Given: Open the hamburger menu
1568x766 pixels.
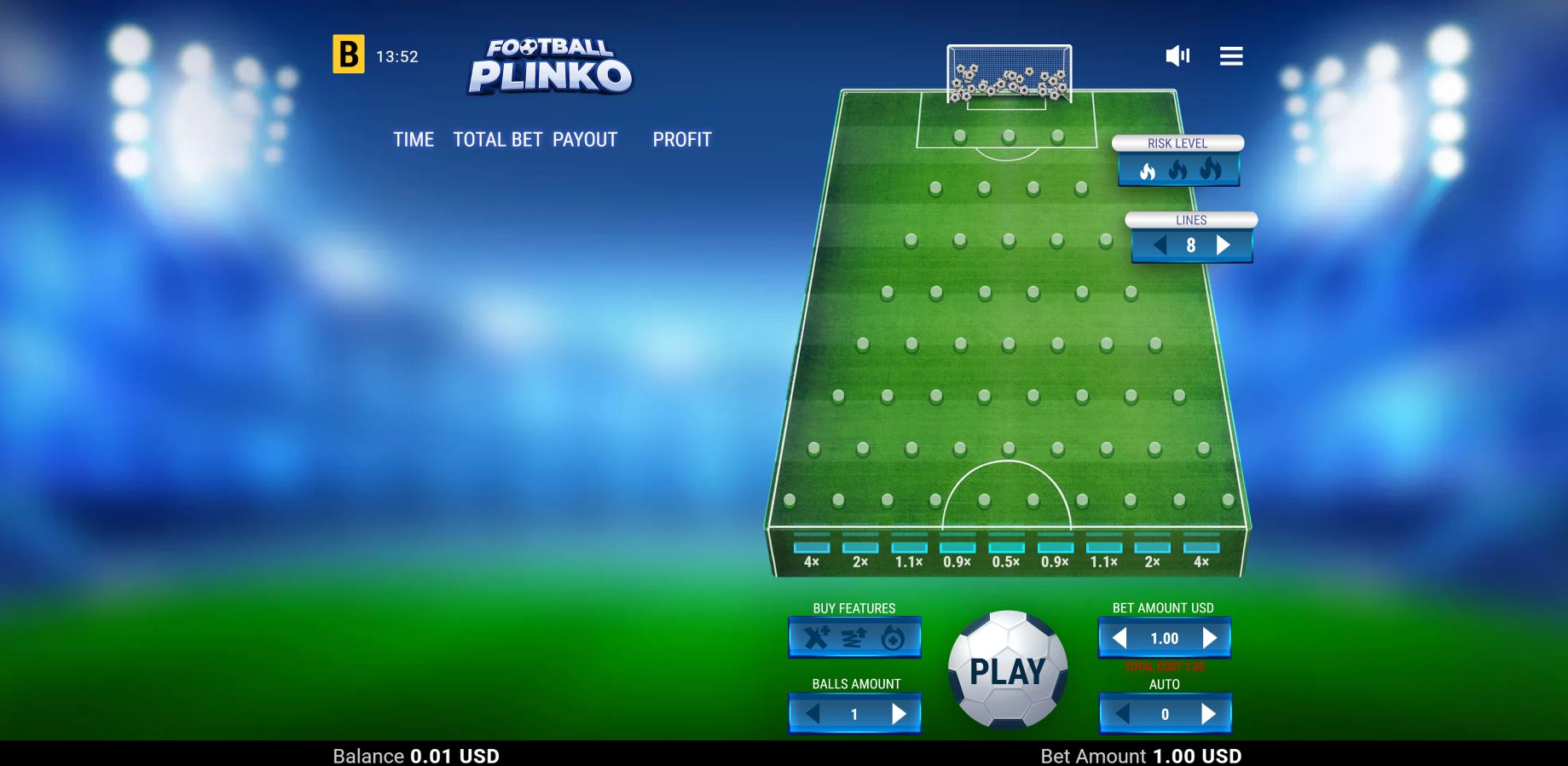Looking at the screenshot, I should [x=1230, y=55].
